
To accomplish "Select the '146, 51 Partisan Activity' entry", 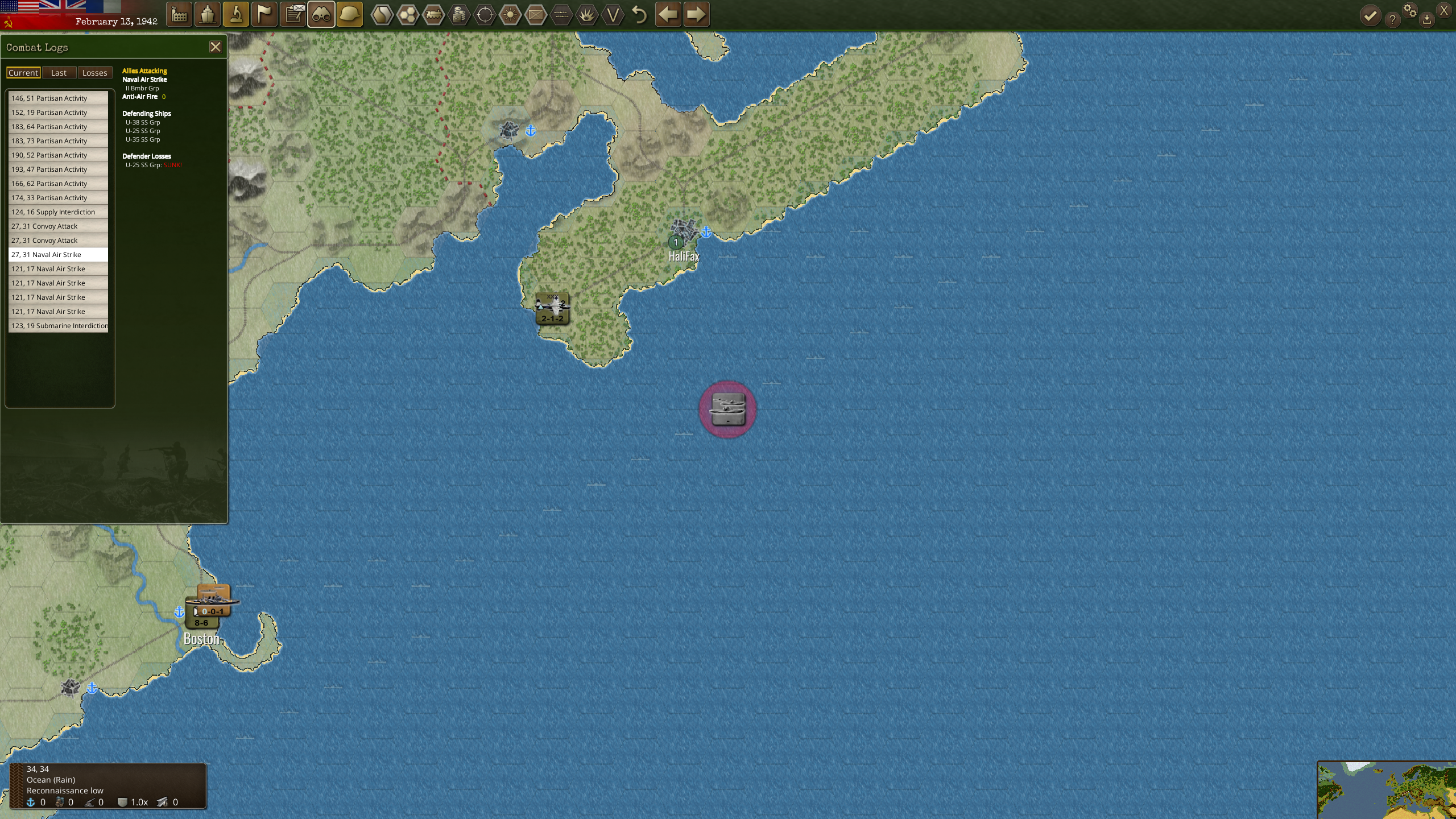I will point(57,98).
